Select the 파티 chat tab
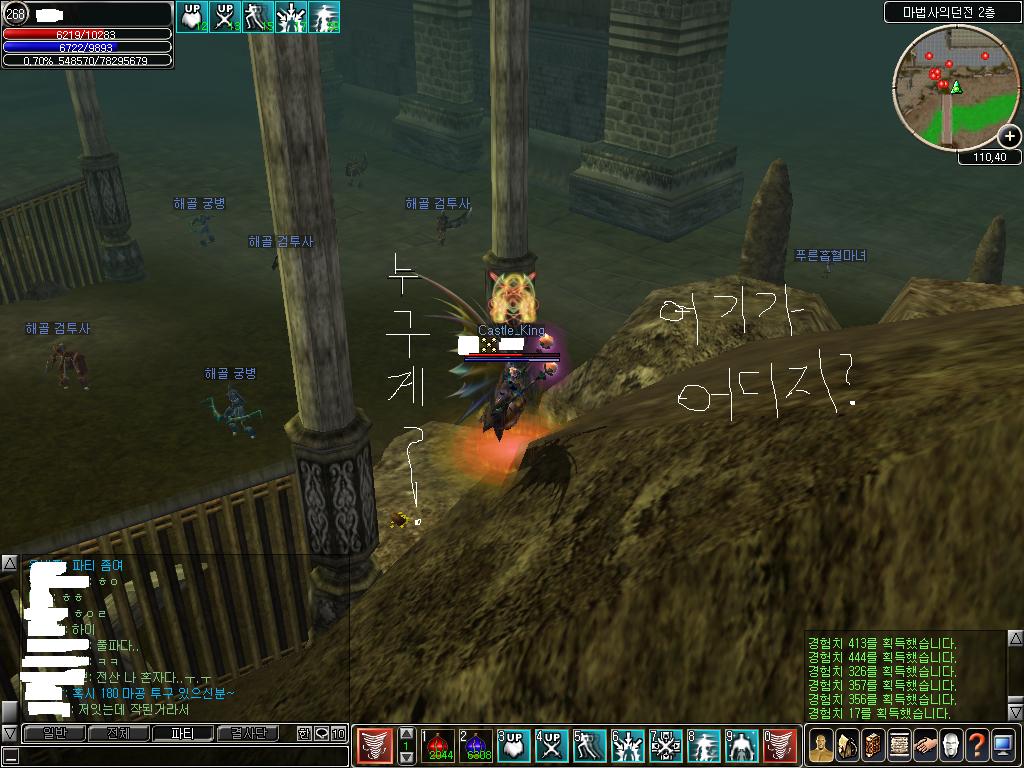1024x768 pixels. (182, 734)
